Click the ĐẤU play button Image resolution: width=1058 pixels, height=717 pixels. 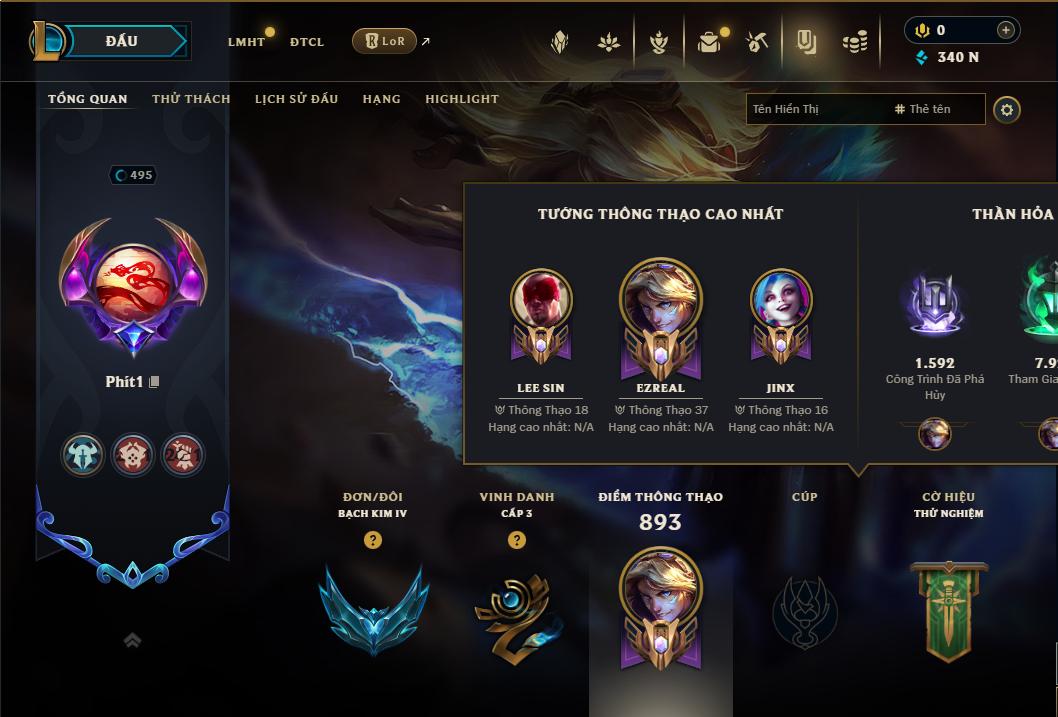120,41
